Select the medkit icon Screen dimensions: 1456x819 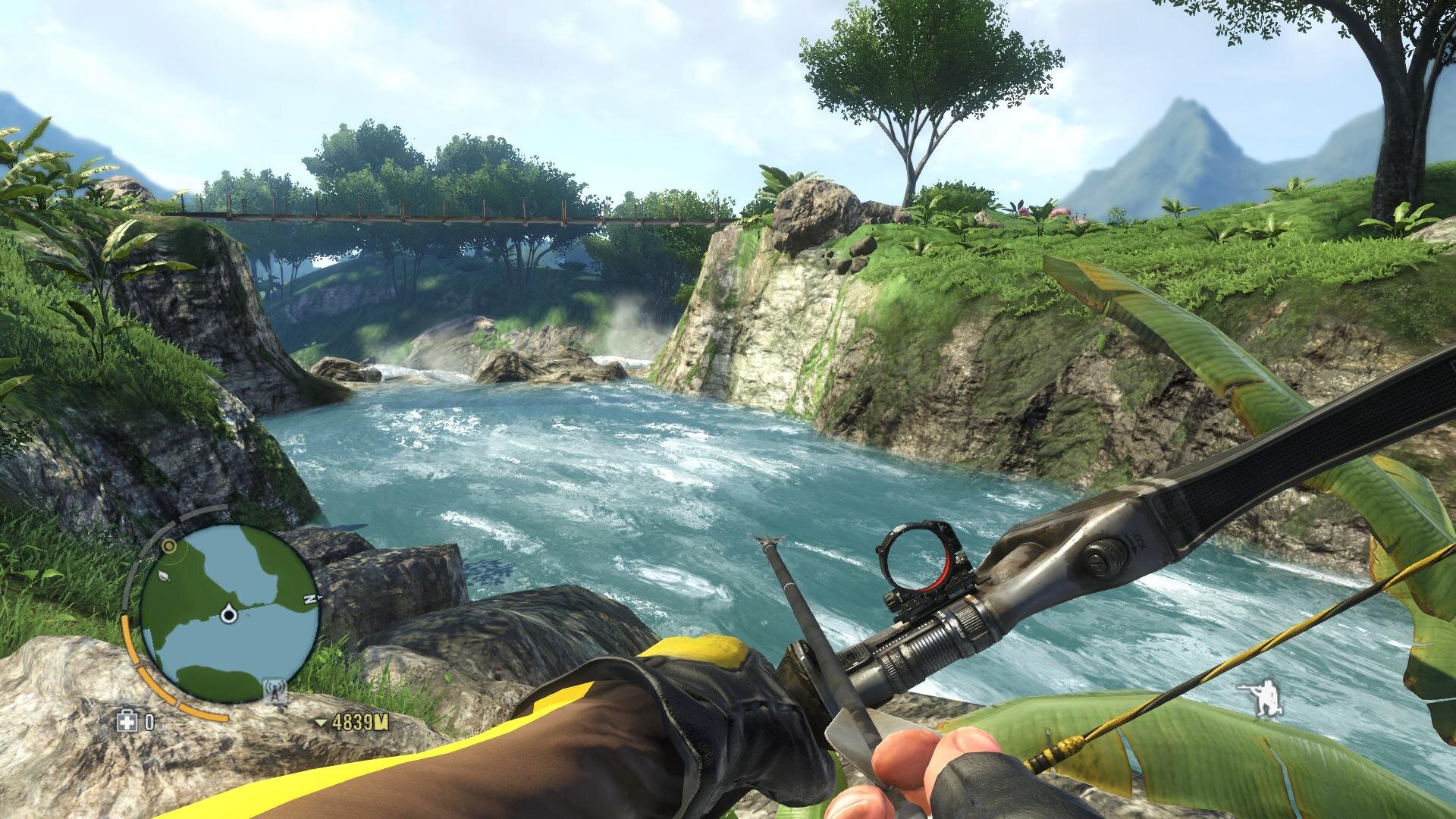(125, 721)
